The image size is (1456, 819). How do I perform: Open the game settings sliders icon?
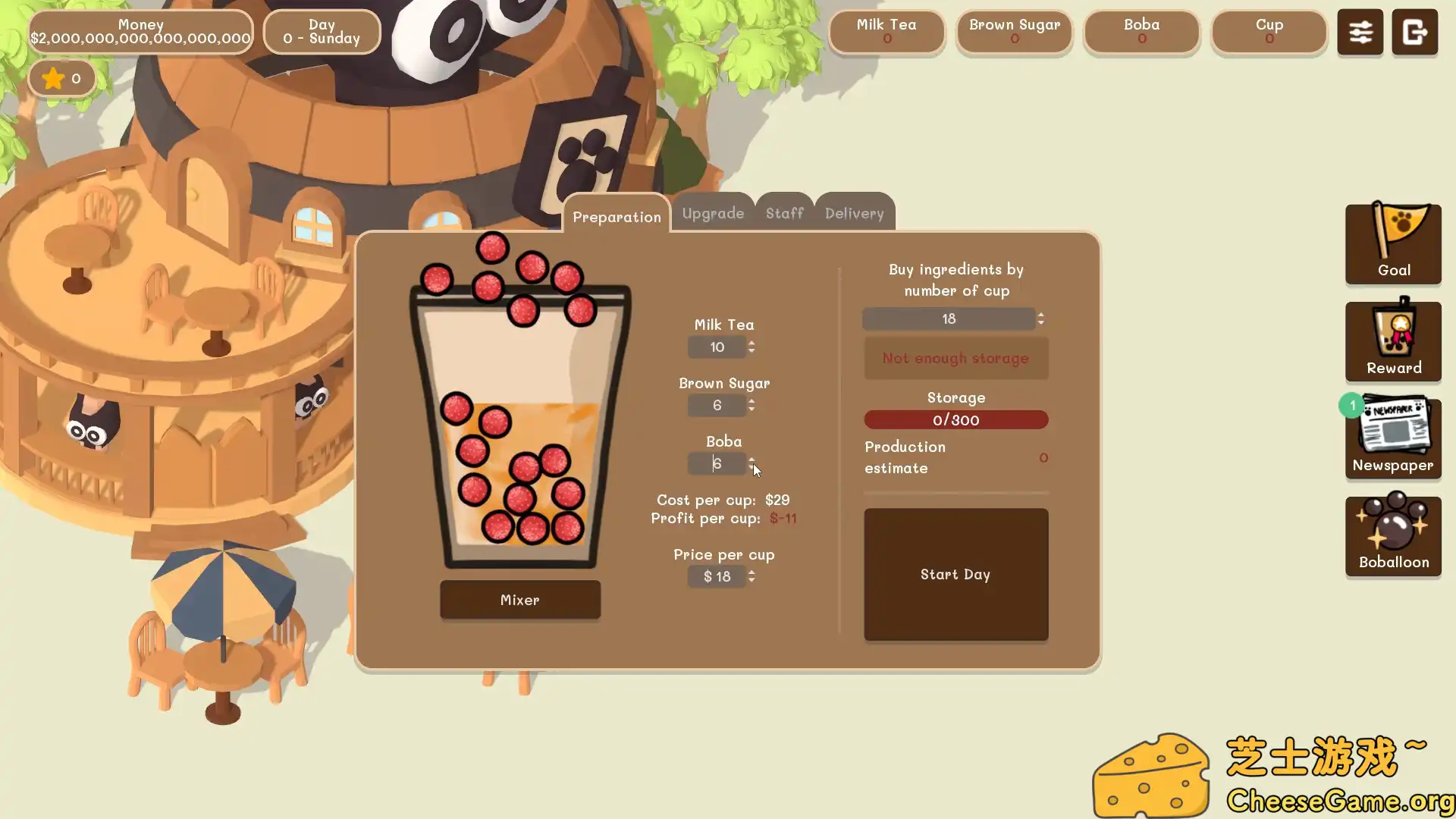tap(1360, 32)
